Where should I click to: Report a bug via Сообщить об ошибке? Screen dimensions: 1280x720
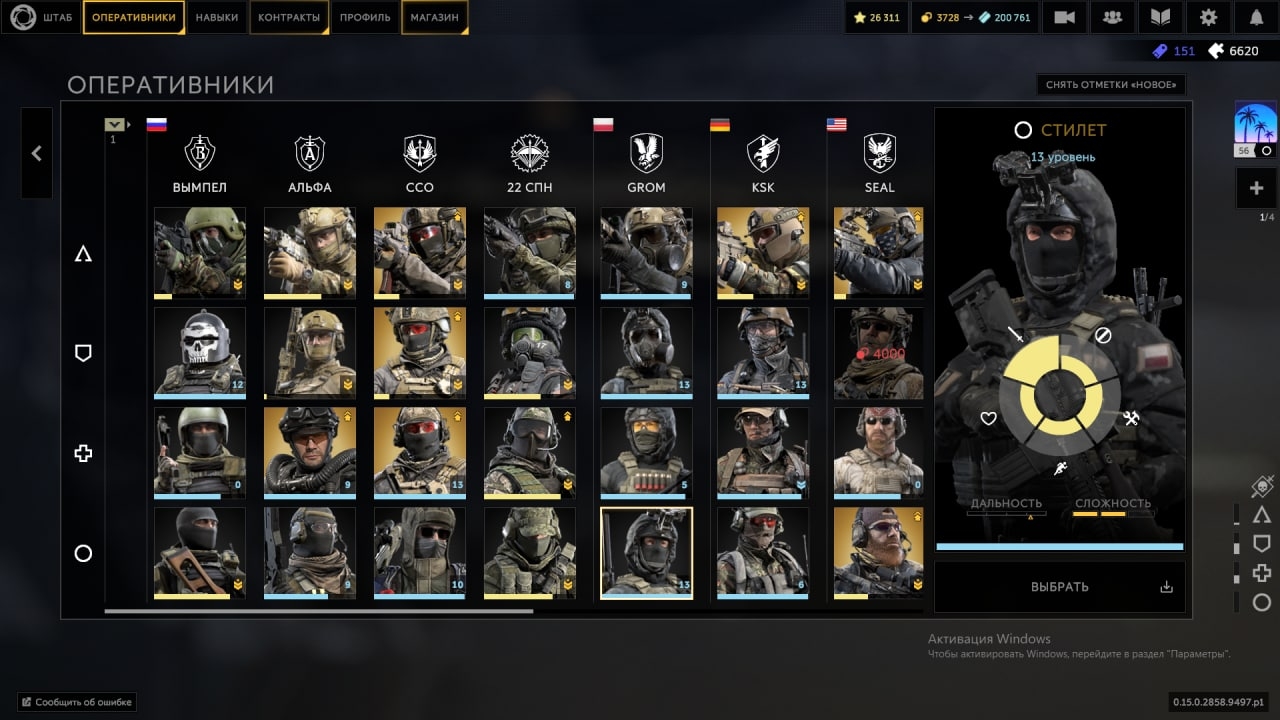coord(77,702)
